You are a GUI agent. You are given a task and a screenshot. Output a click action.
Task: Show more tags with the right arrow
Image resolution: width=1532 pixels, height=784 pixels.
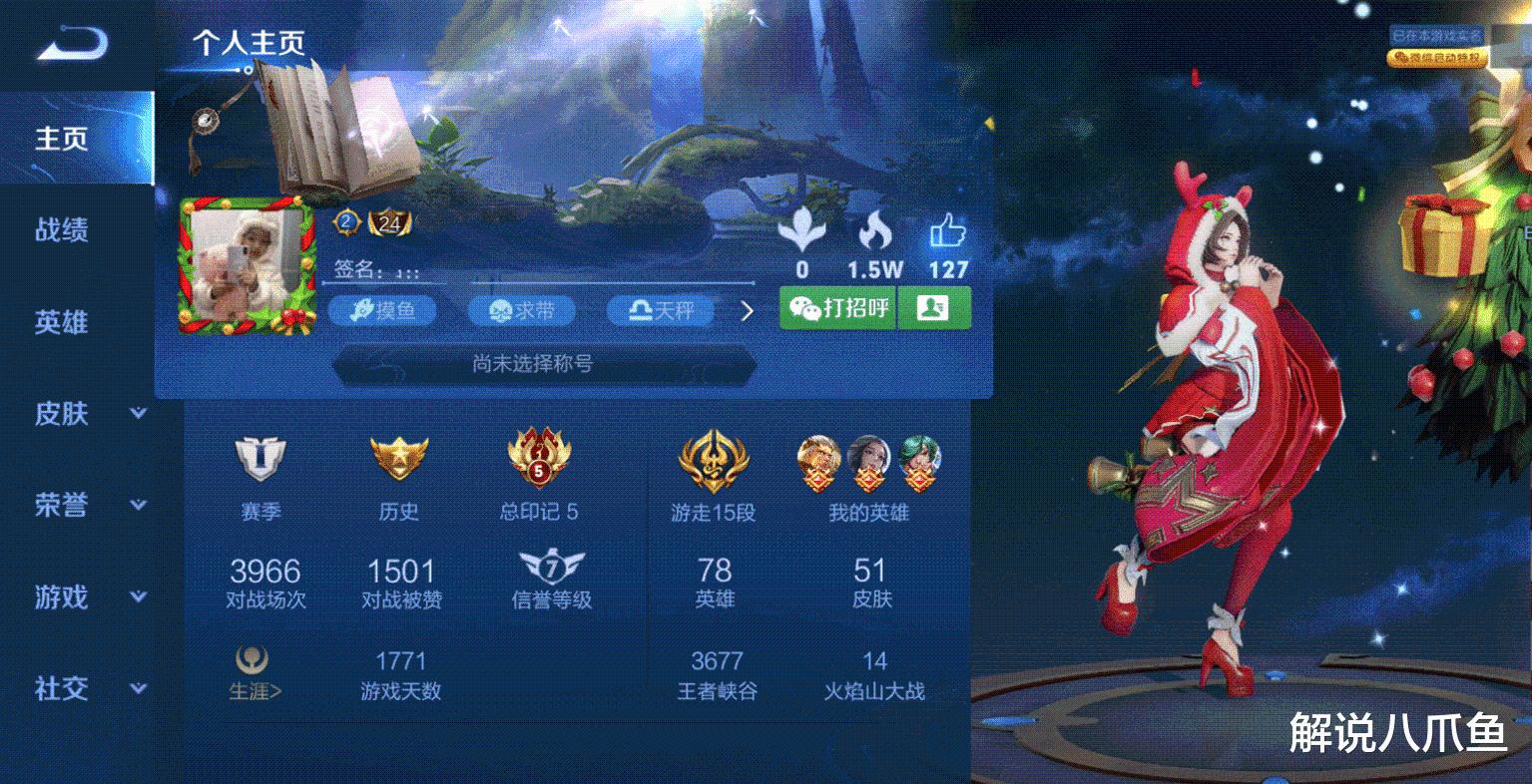[747, 311]
